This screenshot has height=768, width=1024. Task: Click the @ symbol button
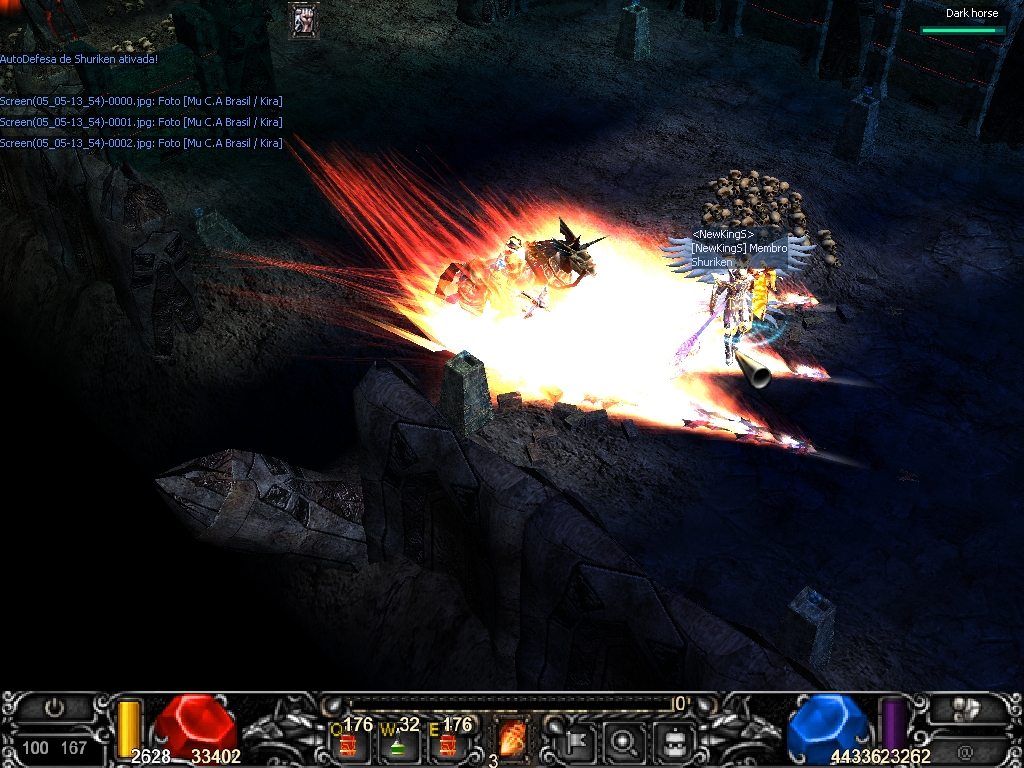[x=965, y=750]
